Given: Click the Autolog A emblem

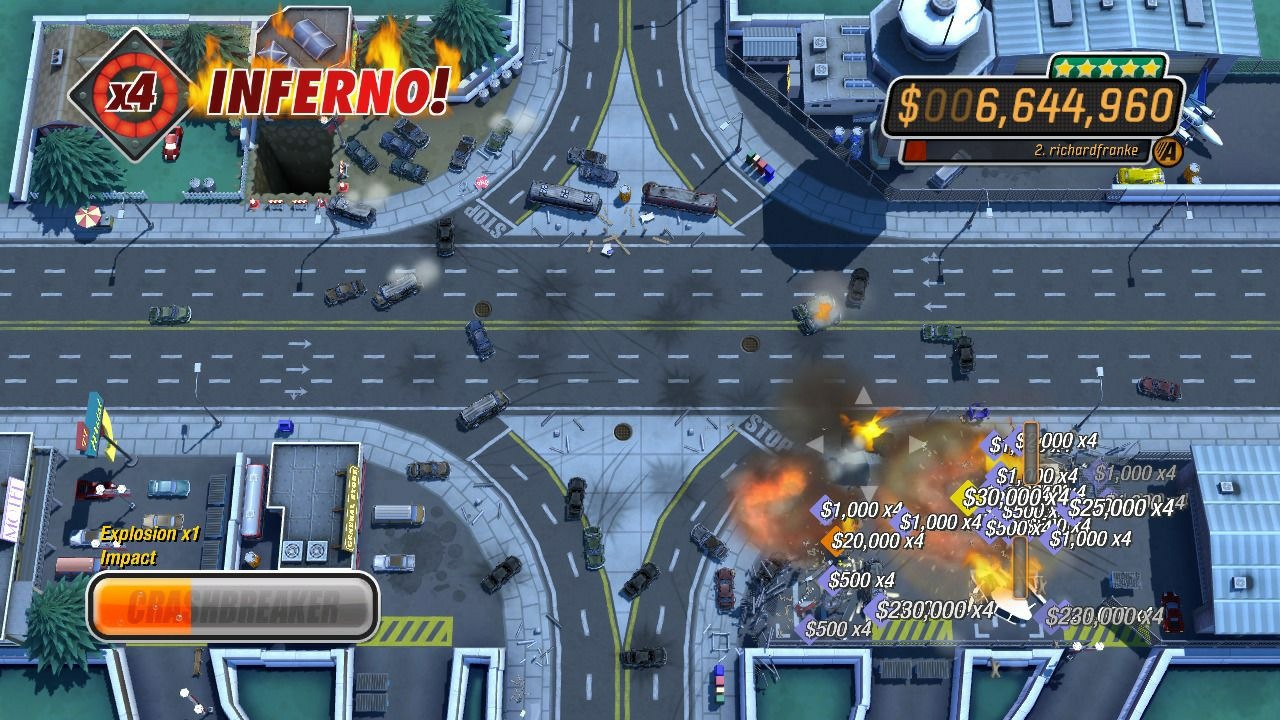Looking at the screenshot, I should tap(1168, 150).
